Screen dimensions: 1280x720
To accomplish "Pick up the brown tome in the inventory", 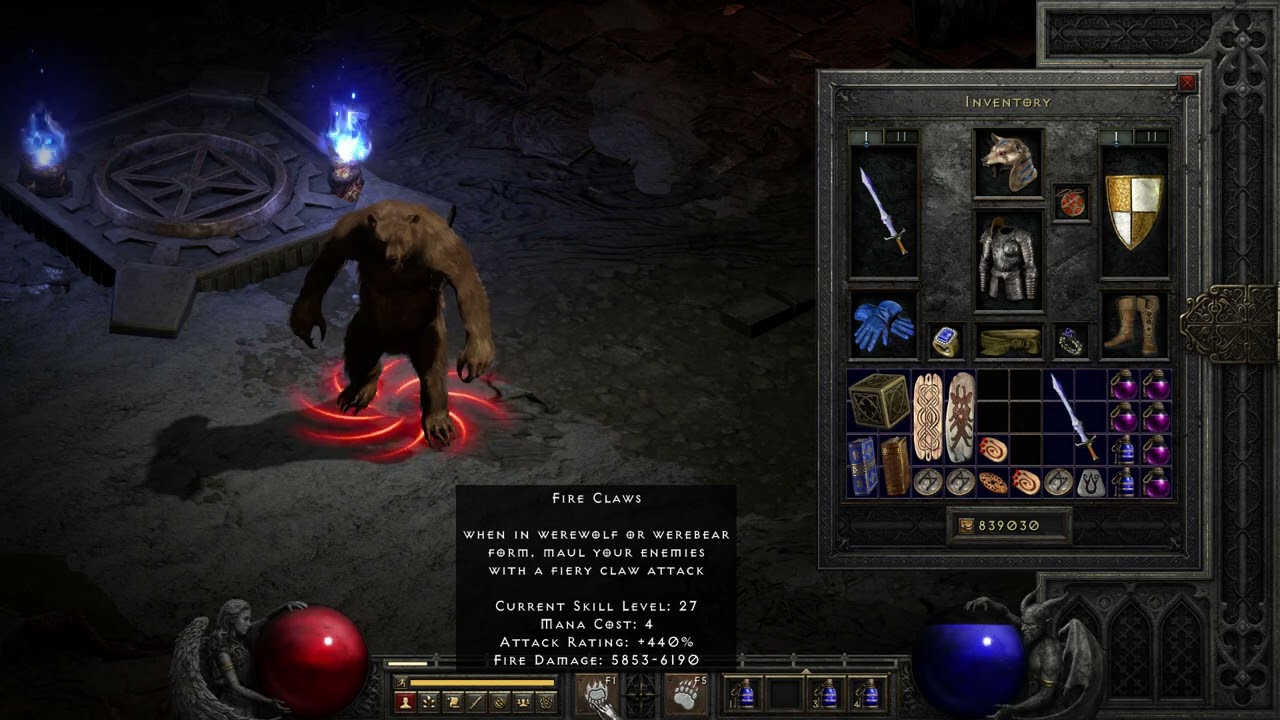I will click(x=895, y=466).
